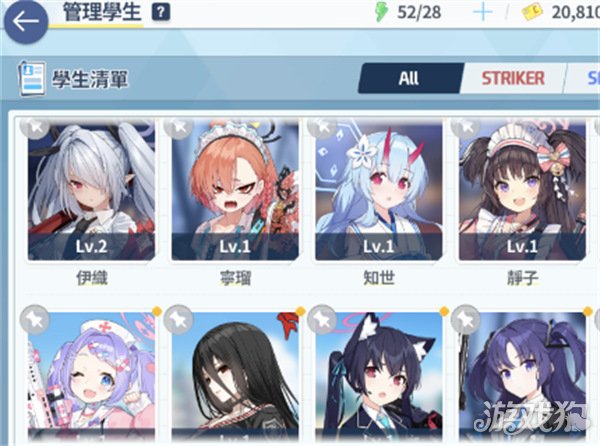Go back using the arrow button
This screenshot has height=446, width=600.
[25, 20]
